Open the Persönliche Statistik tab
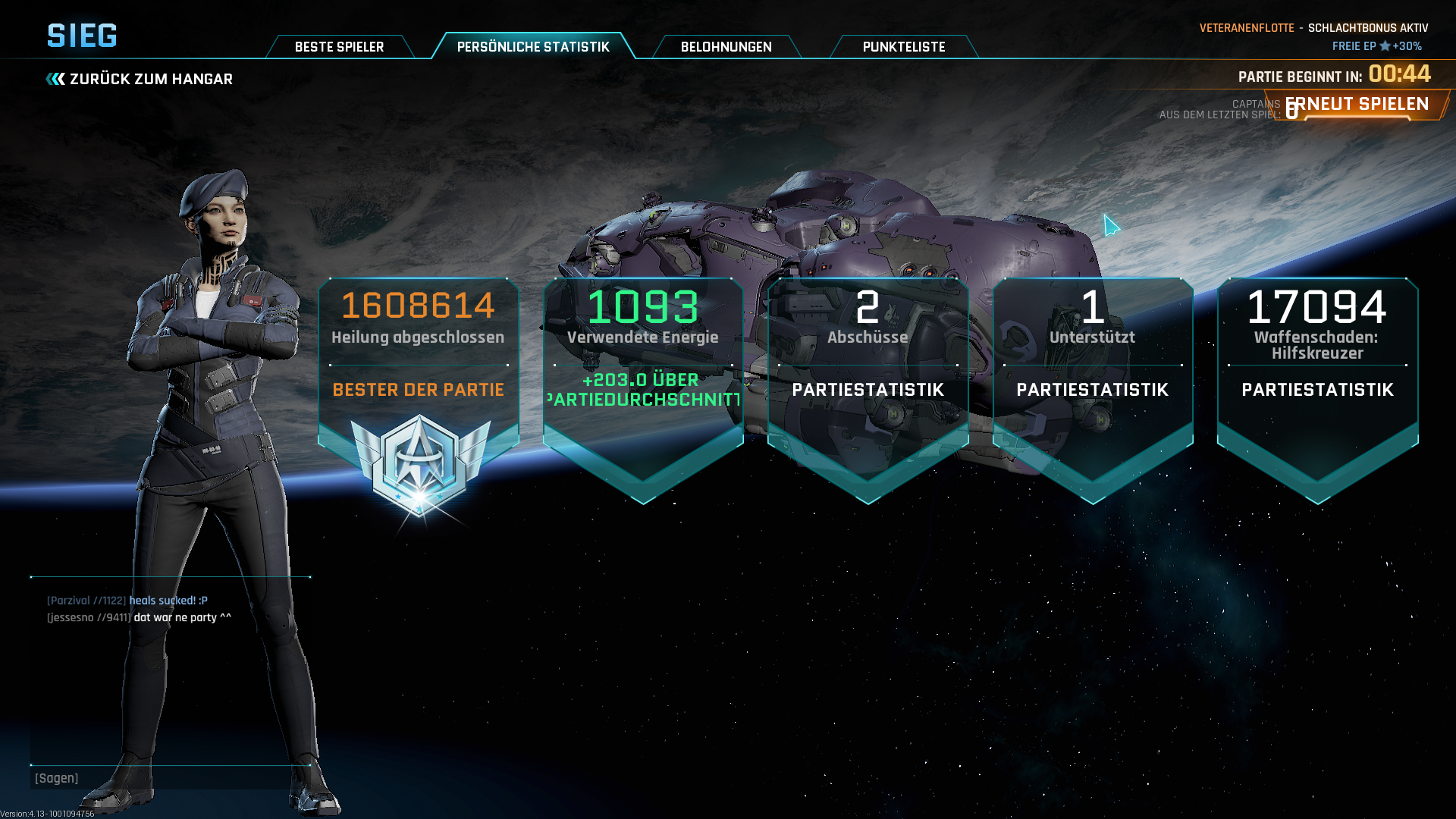Screen dimensions: 1456x819 pyautogui.click(x=533, y=47)
